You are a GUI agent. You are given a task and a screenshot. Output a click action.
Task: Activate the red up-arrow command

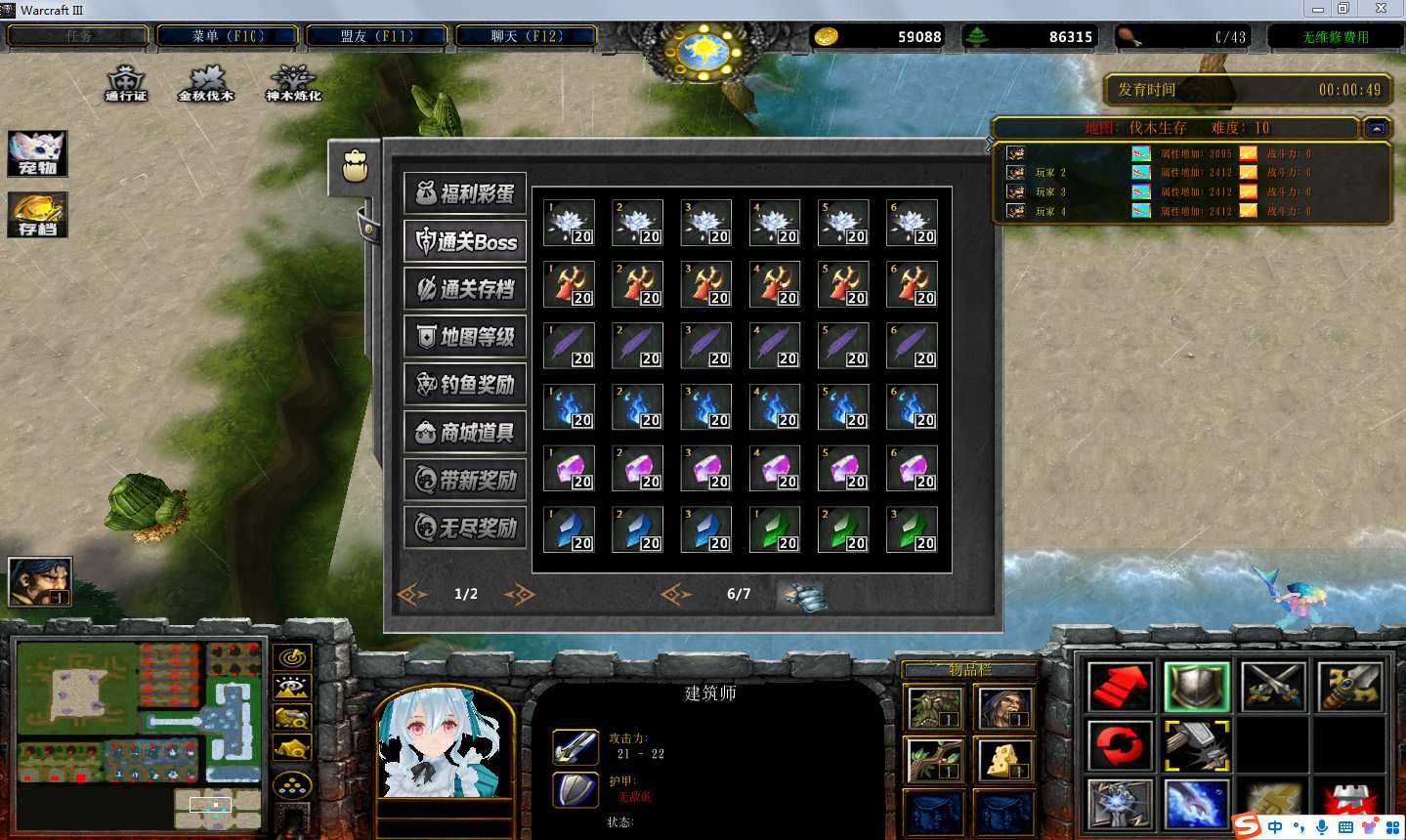point(1120,688)
